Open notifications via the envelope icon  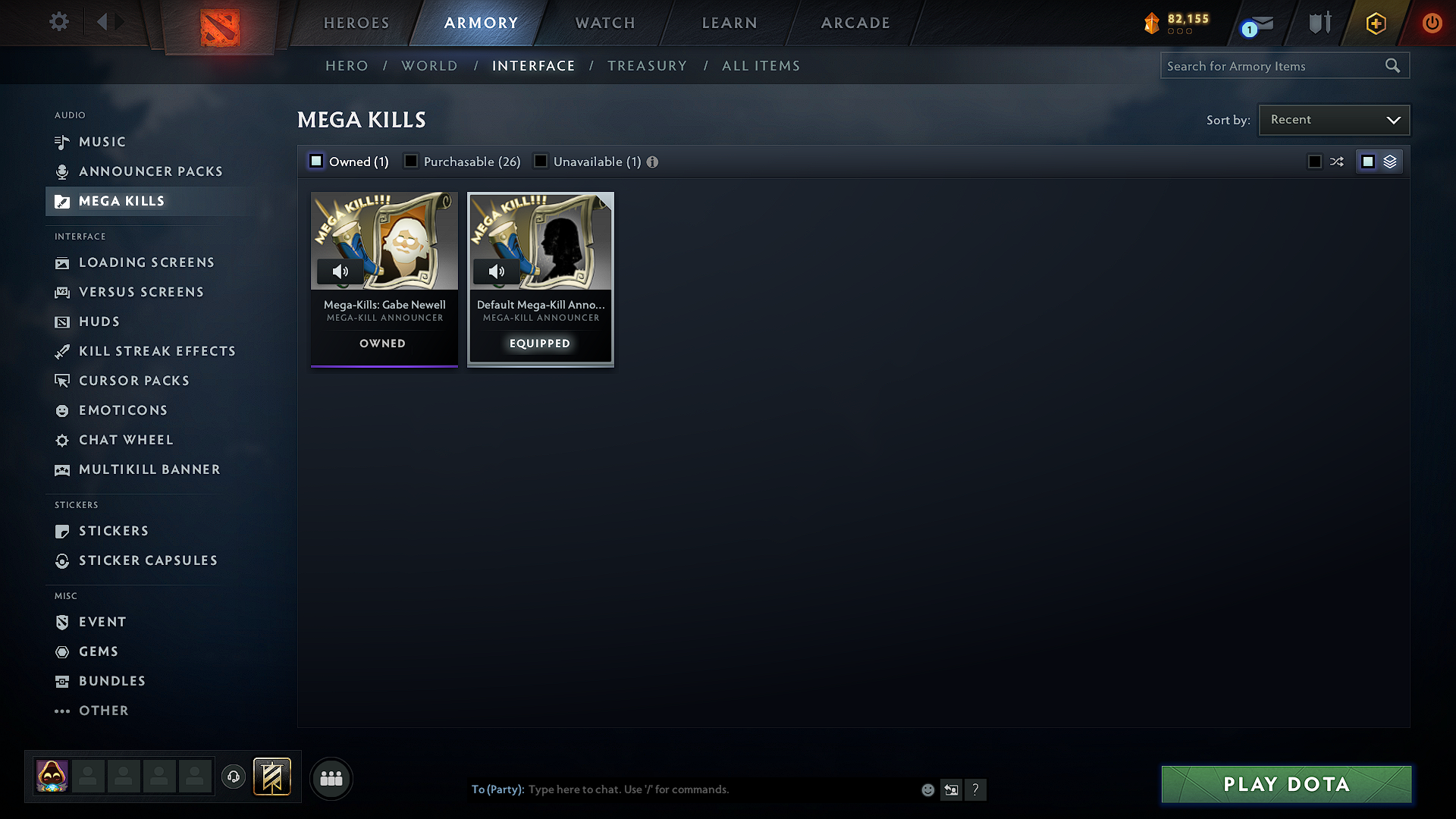(1262, 25)
